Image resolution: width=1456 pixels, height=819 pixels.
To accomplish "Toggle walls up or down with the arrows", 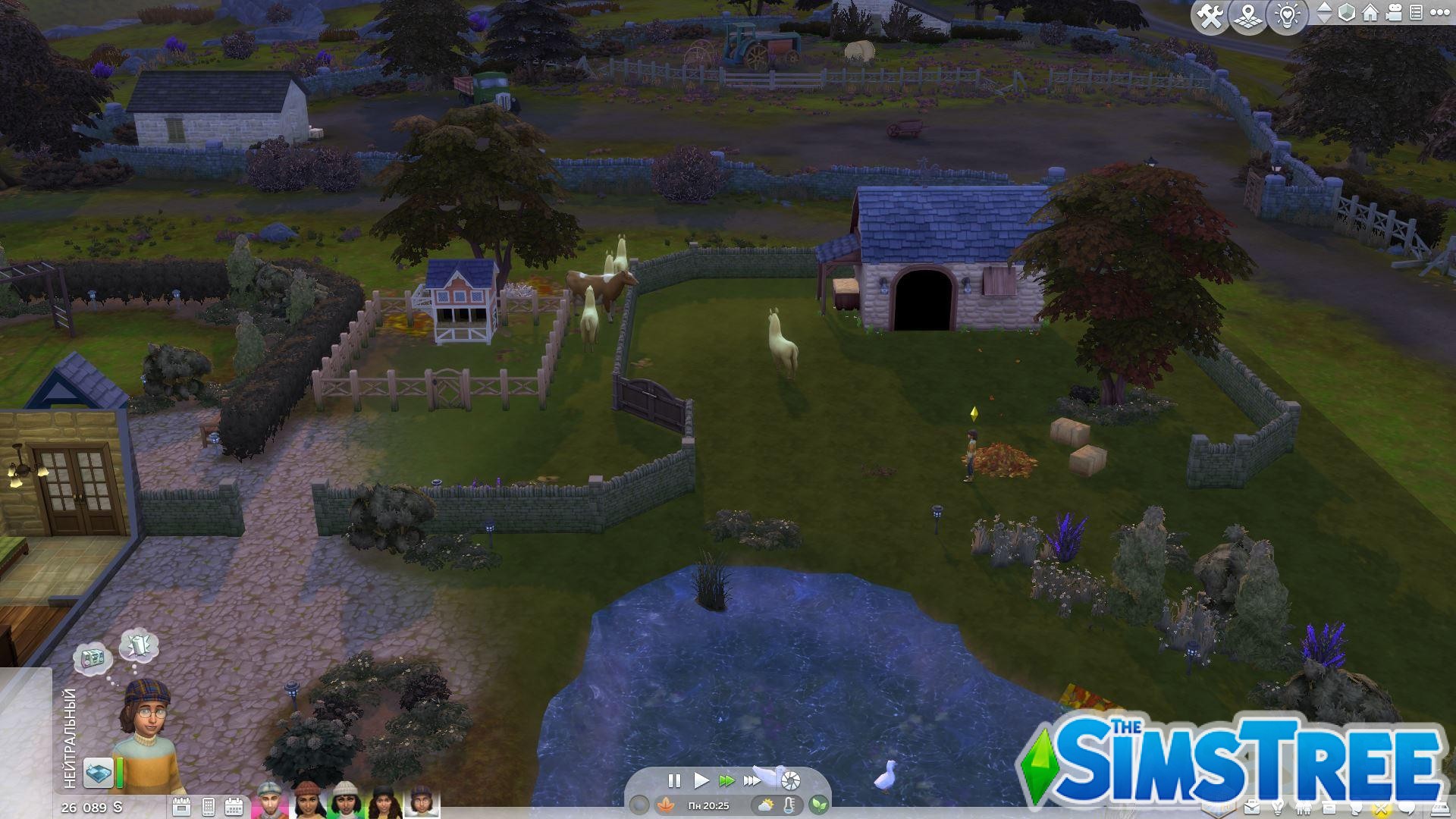I will [1324, 12].
